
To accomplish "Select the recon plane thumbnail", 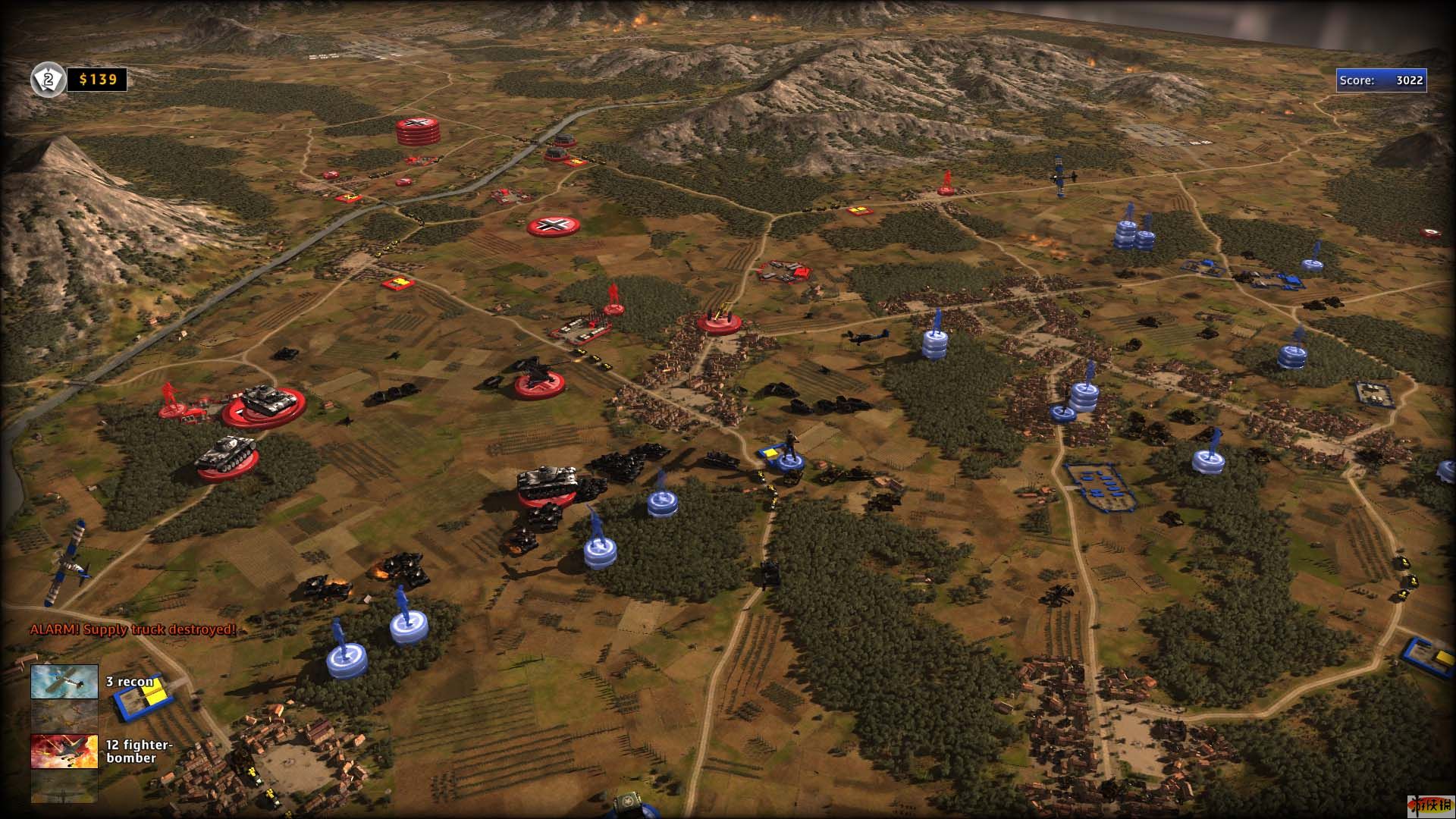I will pyautogui.click(x=64, y=681).
